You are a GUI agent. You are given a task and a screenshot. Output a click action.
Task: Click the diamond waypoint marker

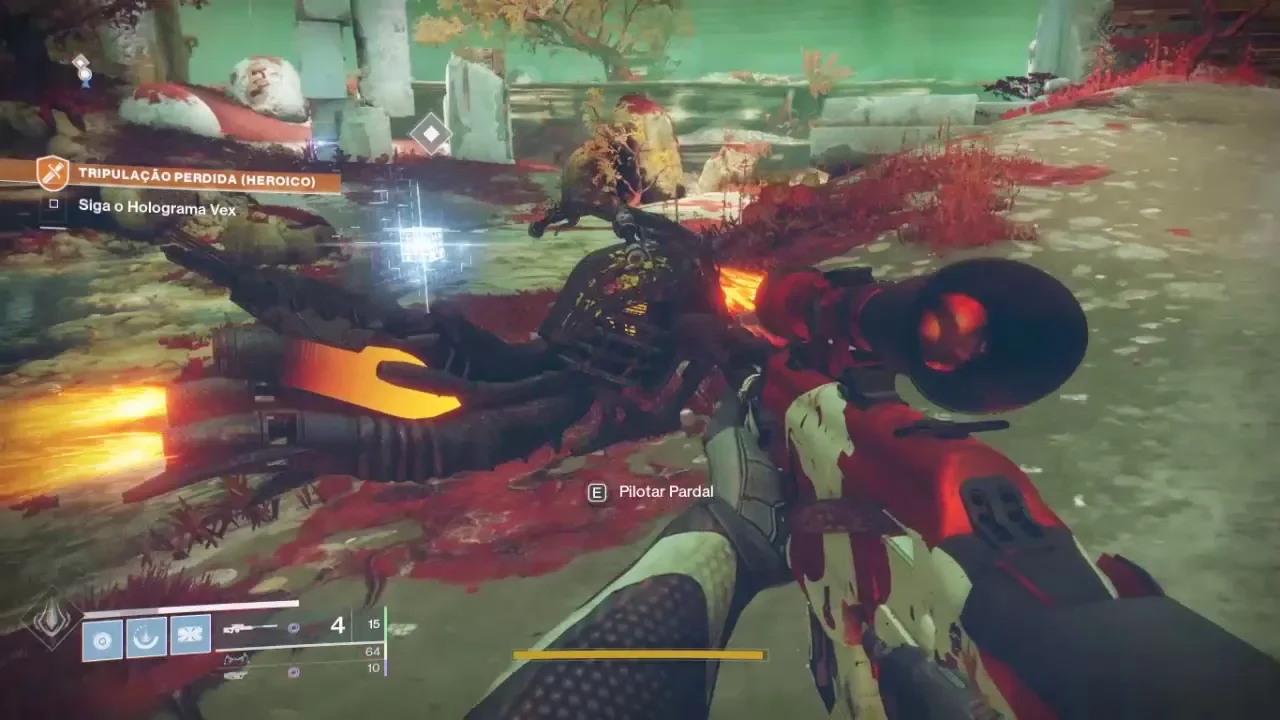click(x=431, y=134)
